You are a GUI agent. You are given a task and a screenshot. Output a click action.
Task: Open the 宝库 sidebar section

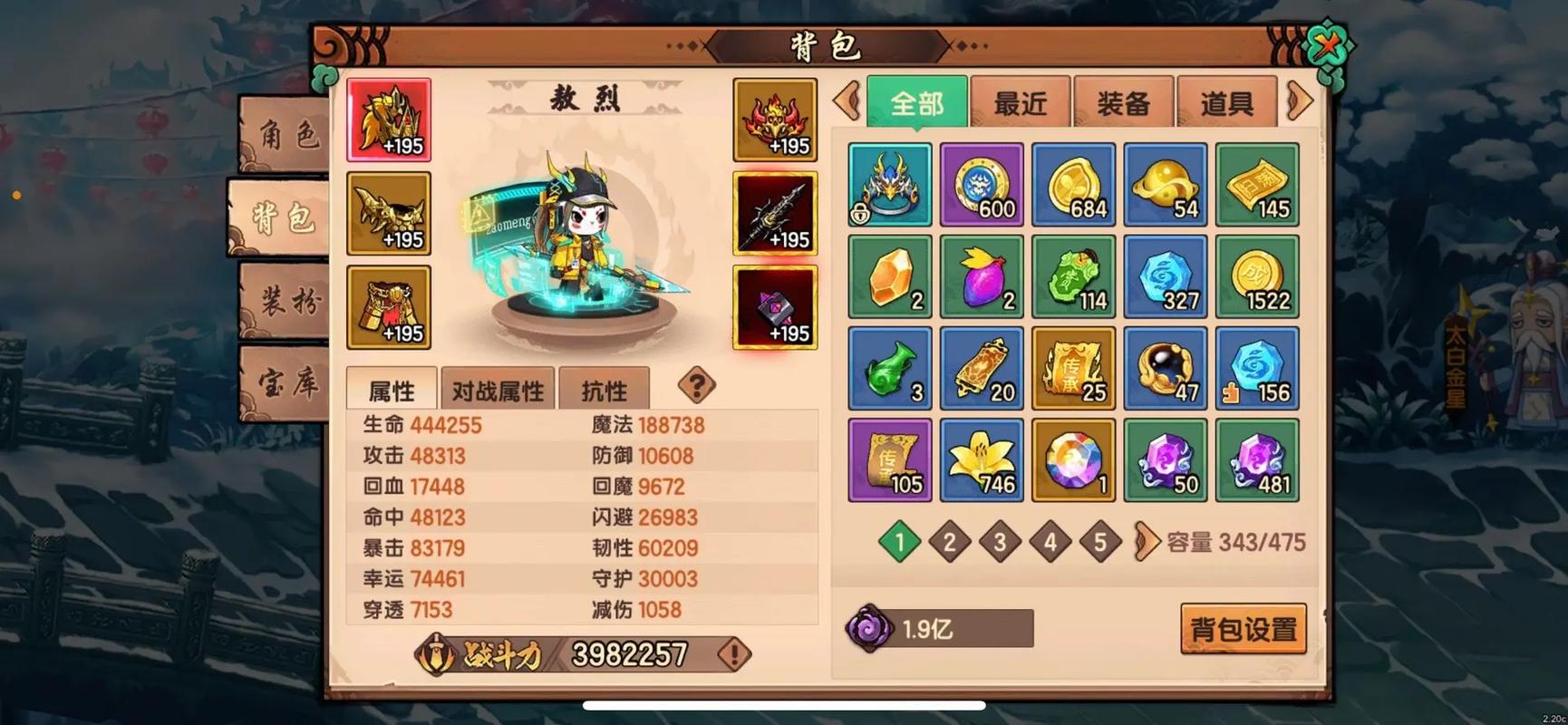point(281,385)
